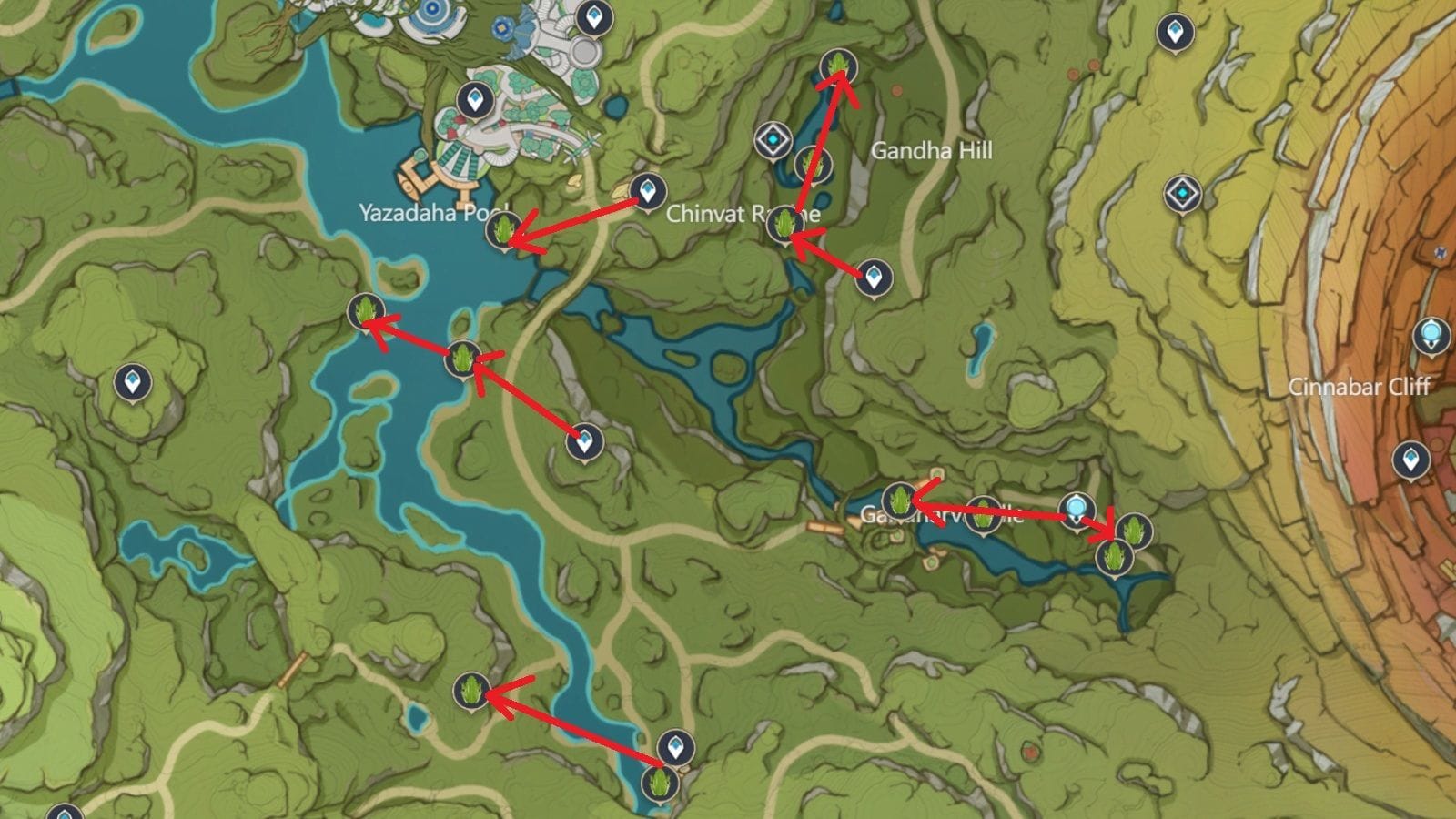Click the frog marker west of Gandharva Ville label

click(899, 499)
